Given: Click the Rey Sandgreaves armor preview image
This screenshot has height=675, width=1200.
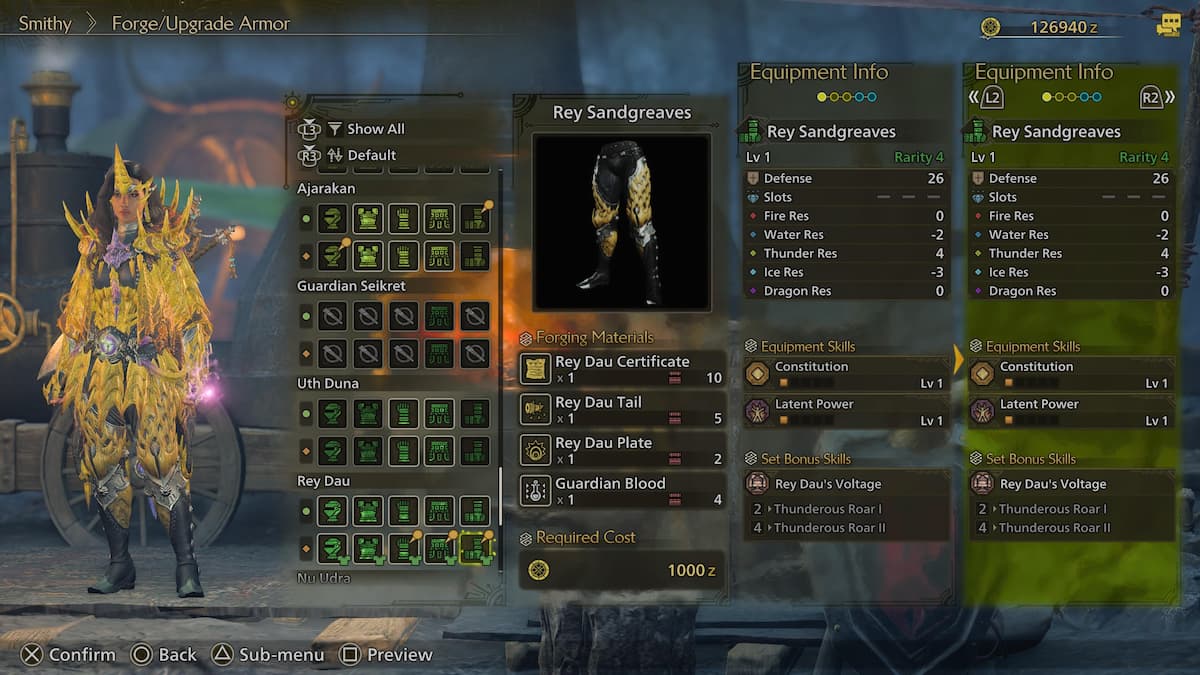Looking at the screenshot, I should (x=621, y=221).
